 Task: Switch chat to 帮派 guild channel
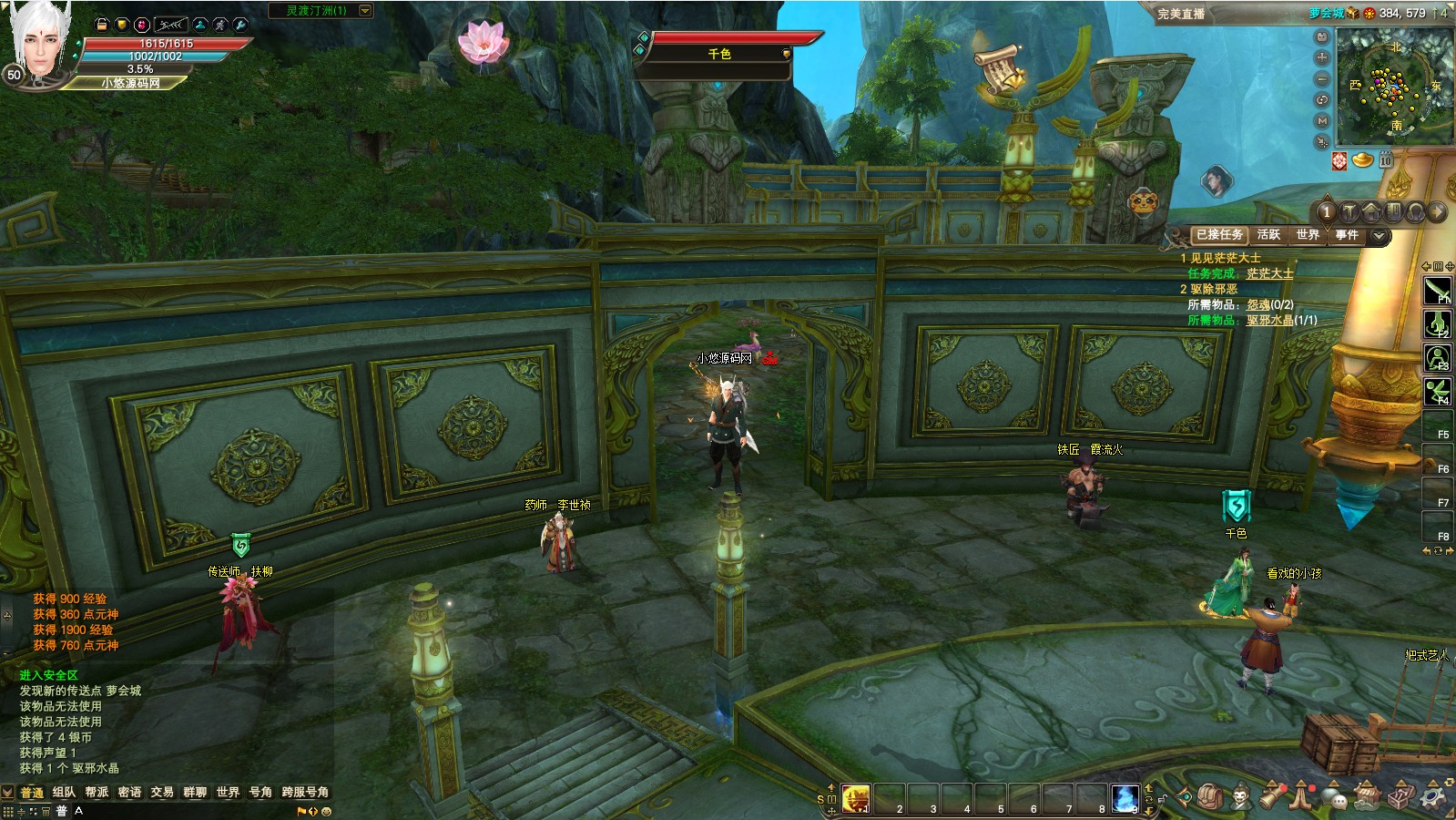(x=97, y=792)
